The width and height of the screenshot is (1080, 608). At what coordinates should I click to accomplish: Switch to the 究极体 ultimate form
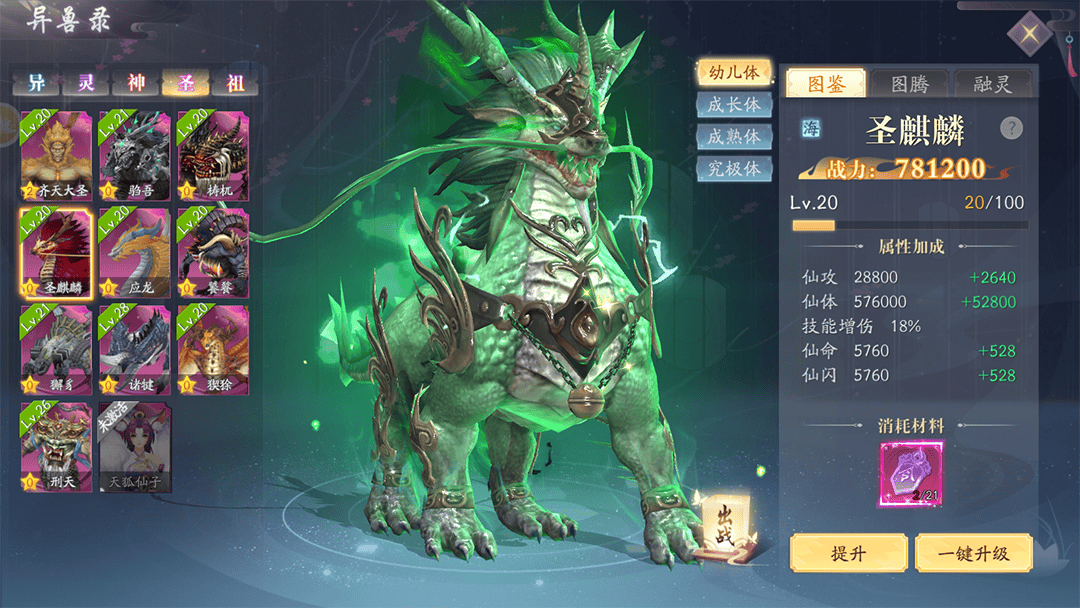pyautogui.click(x=733, y=168)
